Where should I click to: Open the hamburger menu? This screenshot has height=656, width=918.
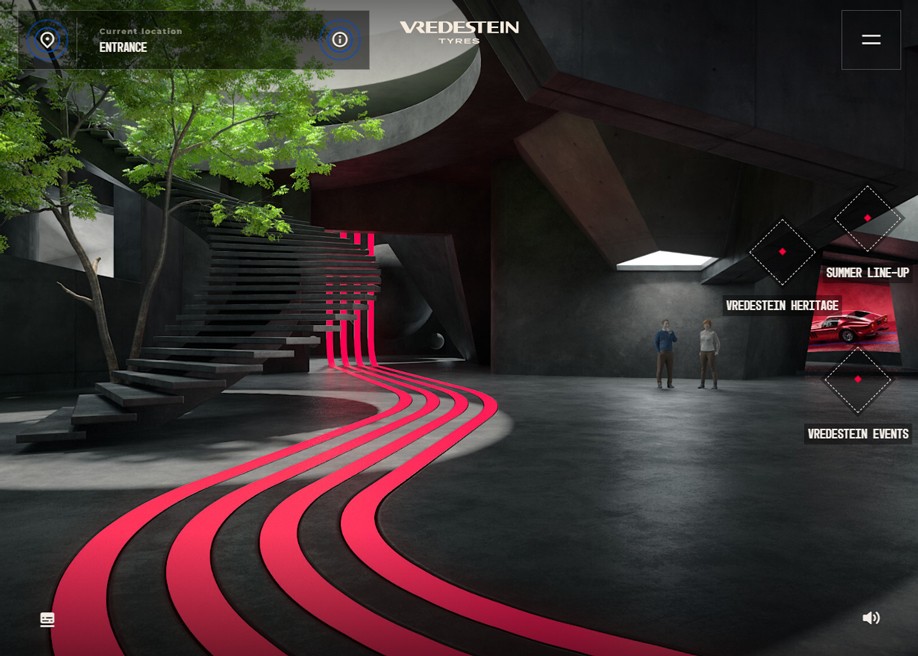871,40
